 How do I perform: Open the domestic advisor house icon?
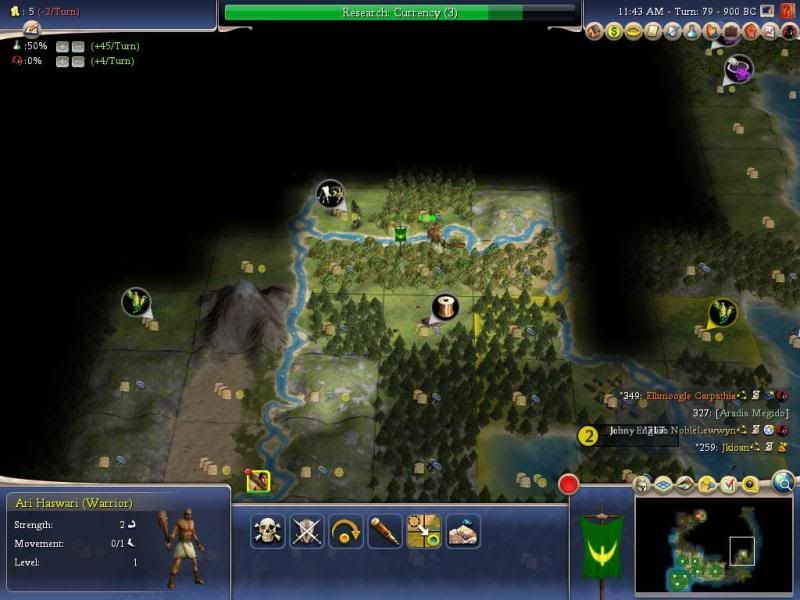597,33
